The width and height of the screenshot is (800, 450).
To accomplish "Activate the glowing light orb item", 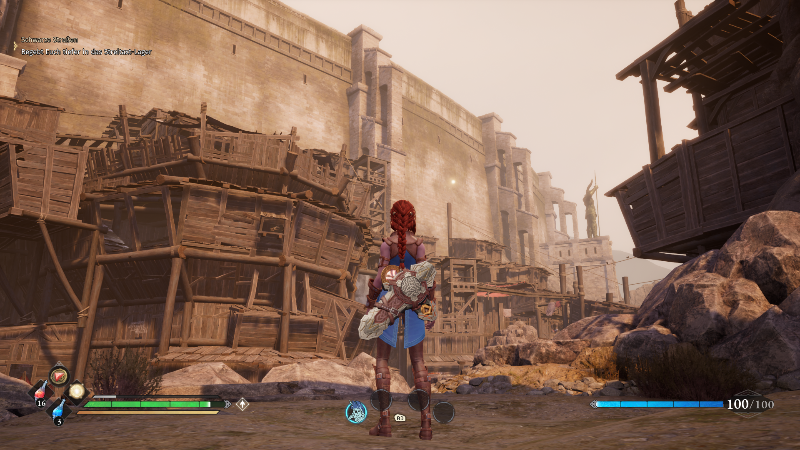I will coord(76,391).
